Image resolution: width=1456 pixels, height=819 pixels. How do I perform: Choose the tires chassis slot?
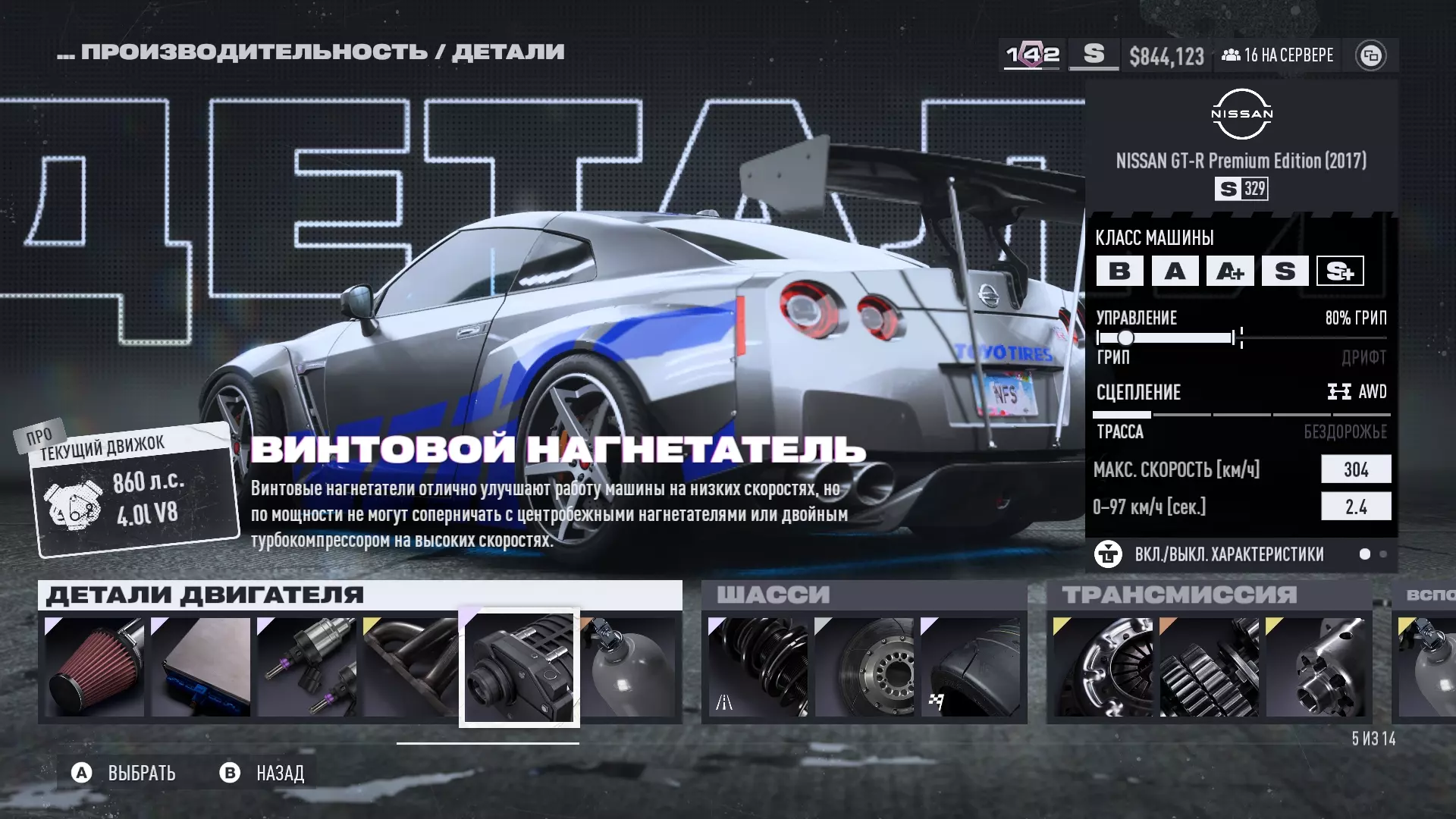click(971, 667)
